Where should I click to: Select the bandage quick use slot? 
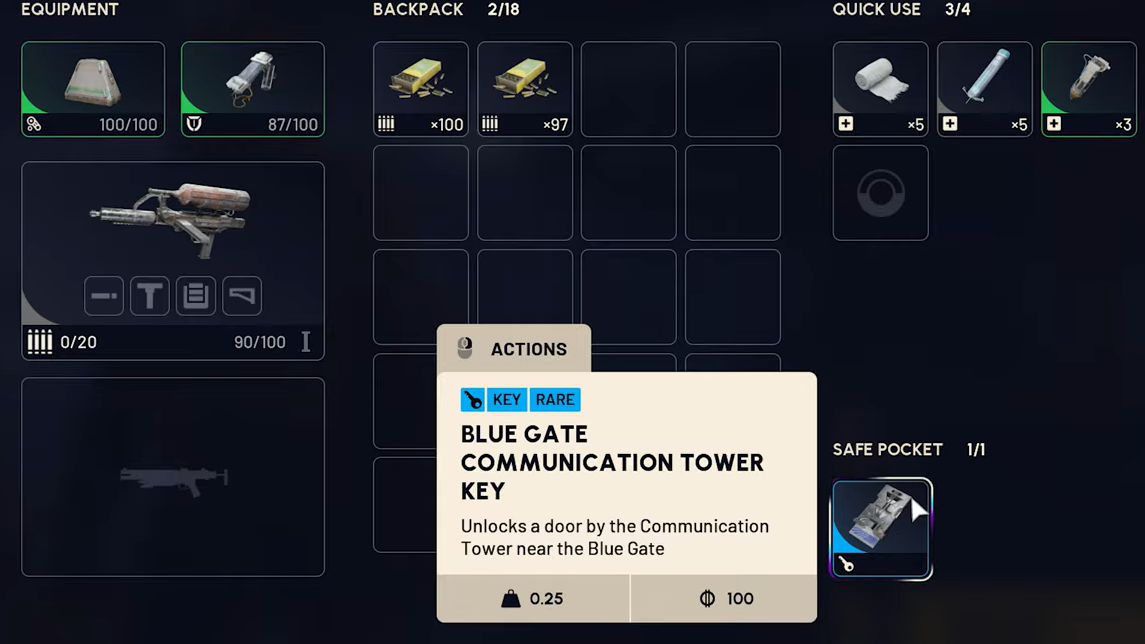pyautogui.click(x=880, y=89)
